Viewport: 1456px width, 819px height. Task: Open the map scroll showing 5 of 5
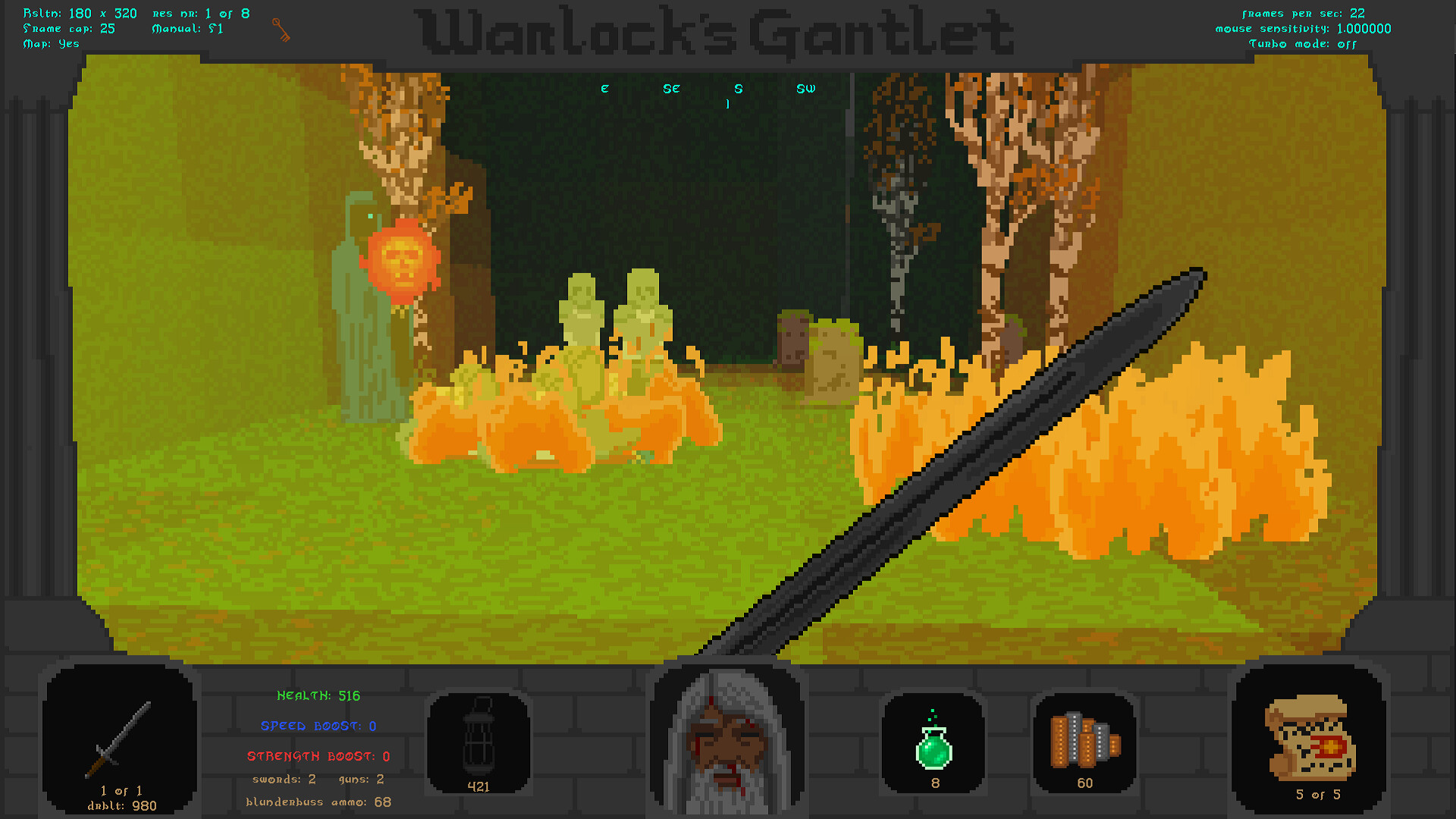1310,739
